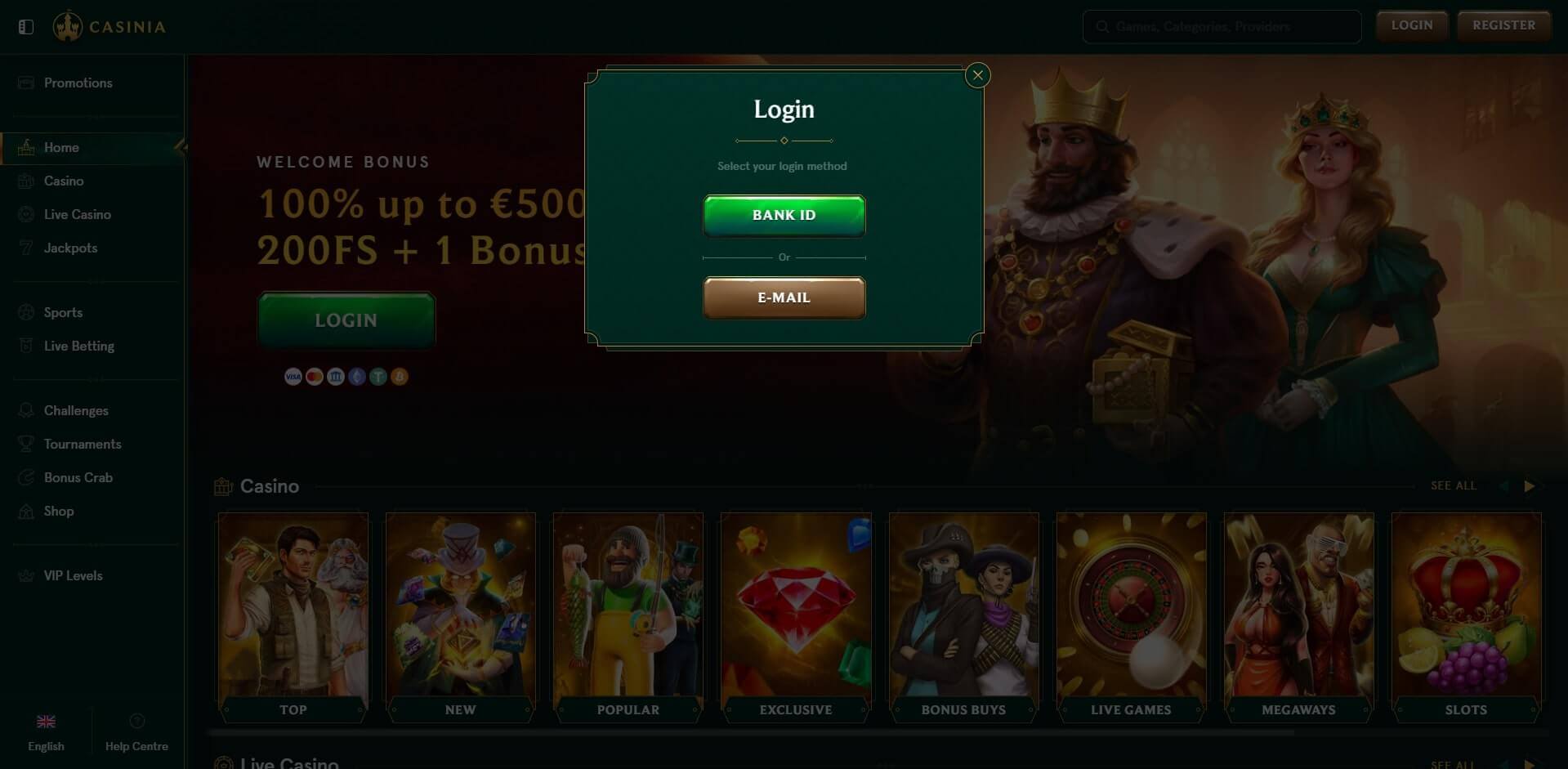Click the Ethereum payment icon

tap(356, 376)
